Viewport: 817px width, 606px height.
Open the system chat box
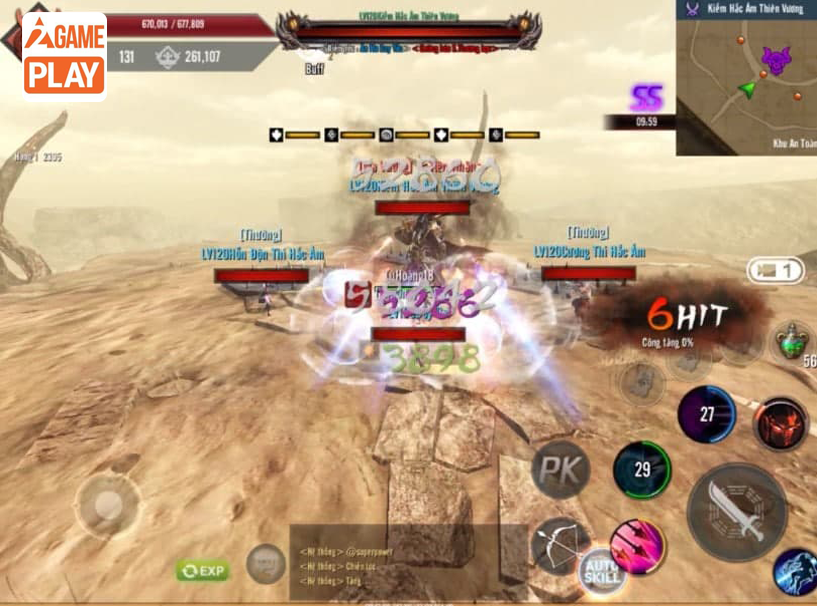coord(408,563)
